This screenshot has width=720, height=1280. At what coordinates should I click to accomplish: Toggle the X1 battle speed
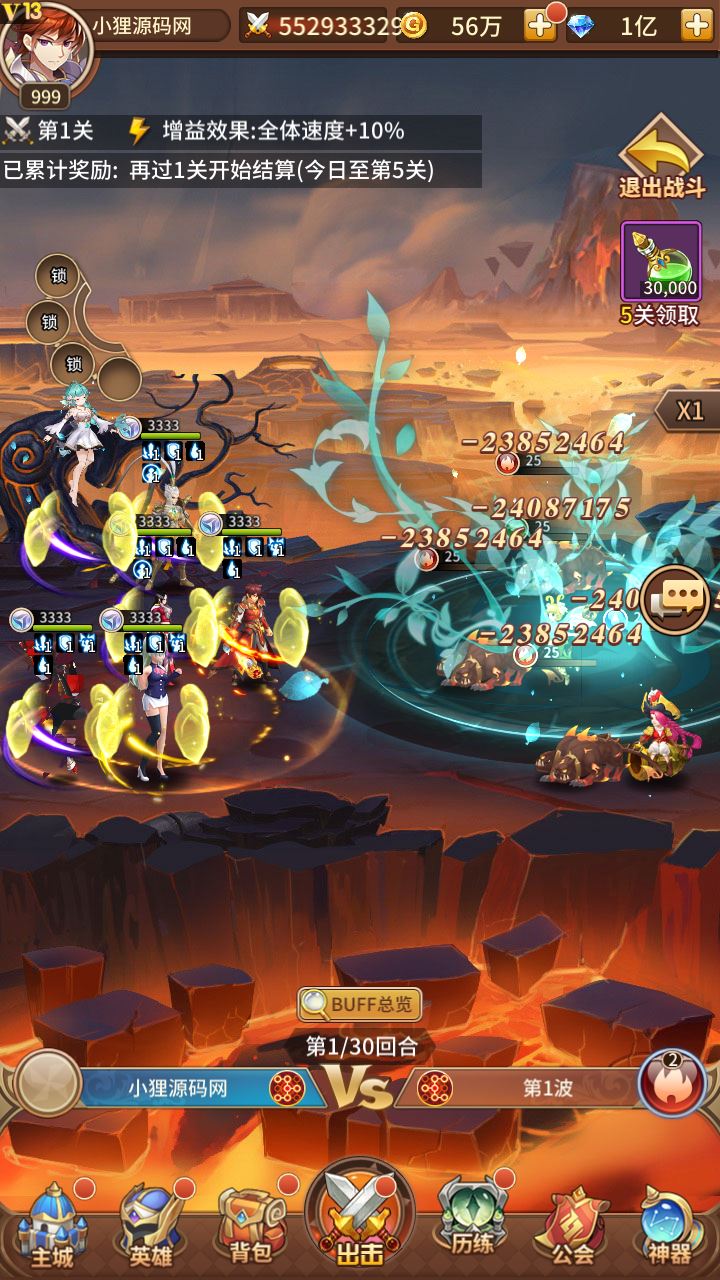click(689, 411)
